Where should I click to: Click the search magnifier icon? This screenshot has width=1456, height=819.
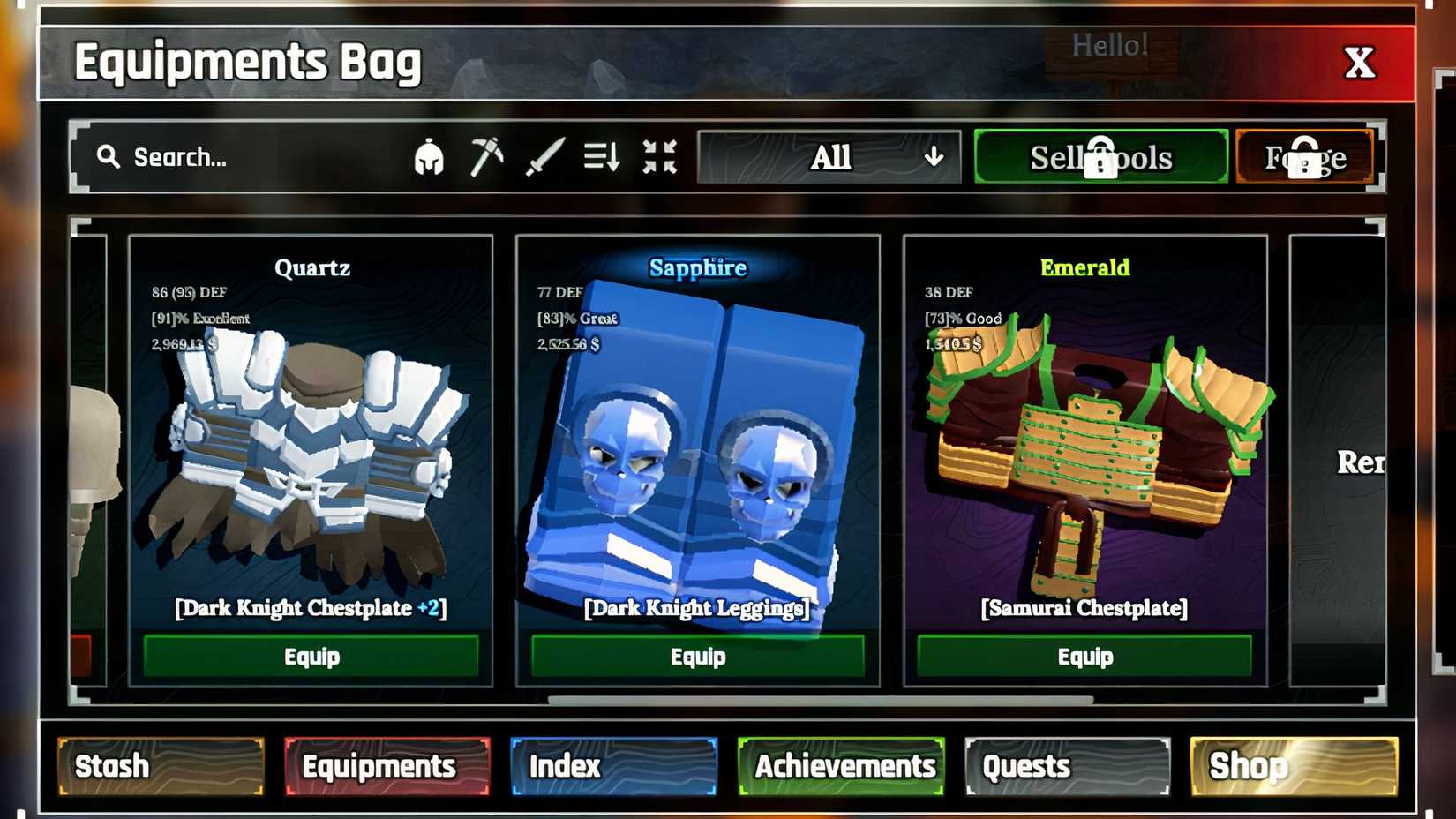108,156
